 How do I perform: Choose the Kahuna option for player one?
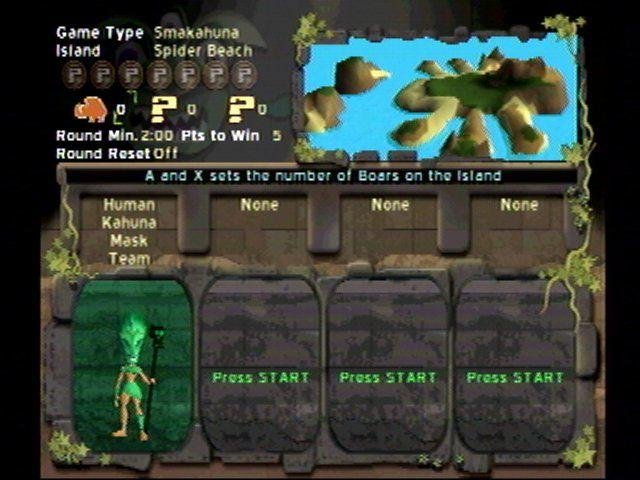(128, 223)
